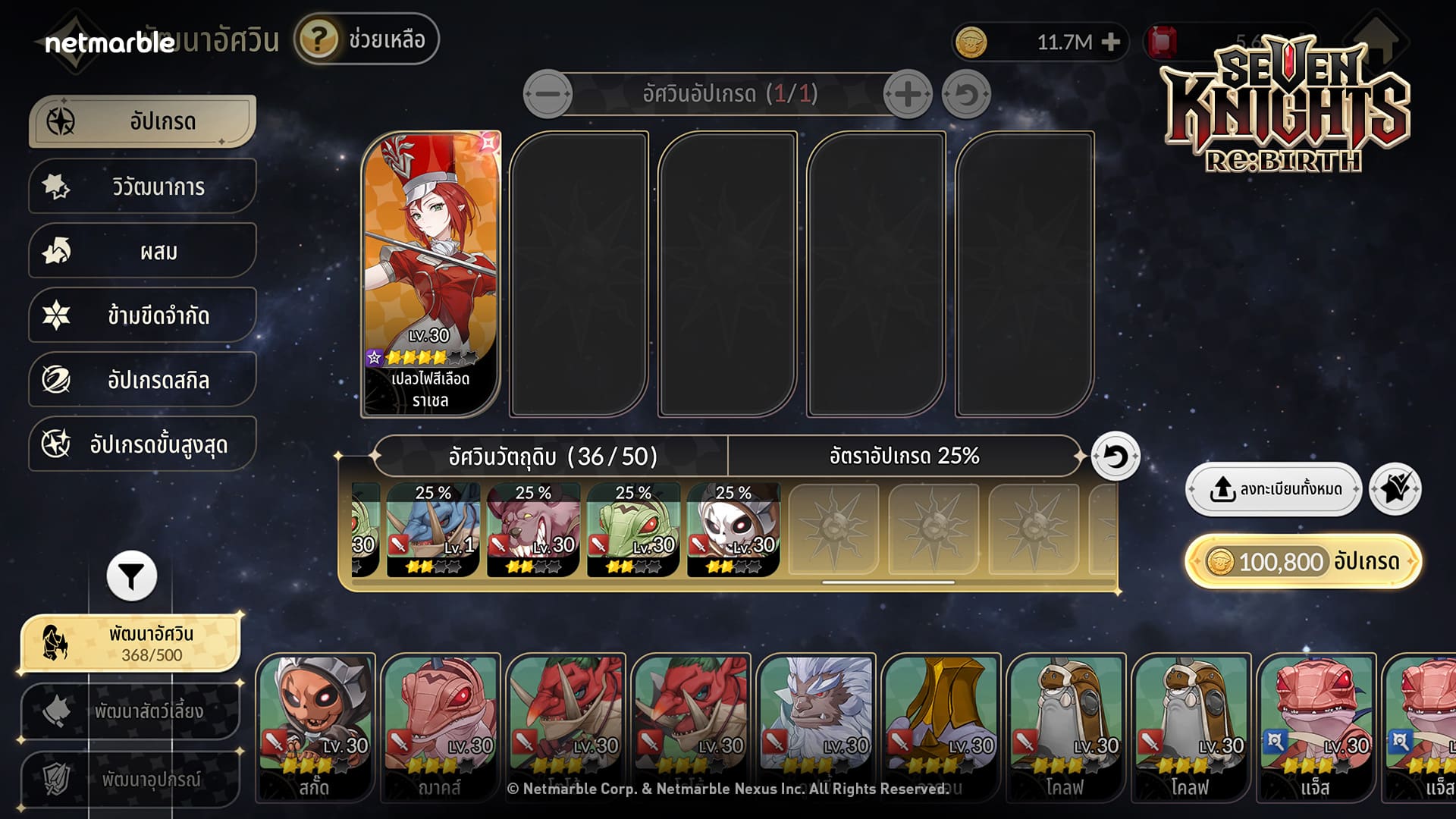The width and height of the screenshot is (1456, 819).
Task: Switch to the วิวัฒนาการ menu
Action: click(143, 187)
